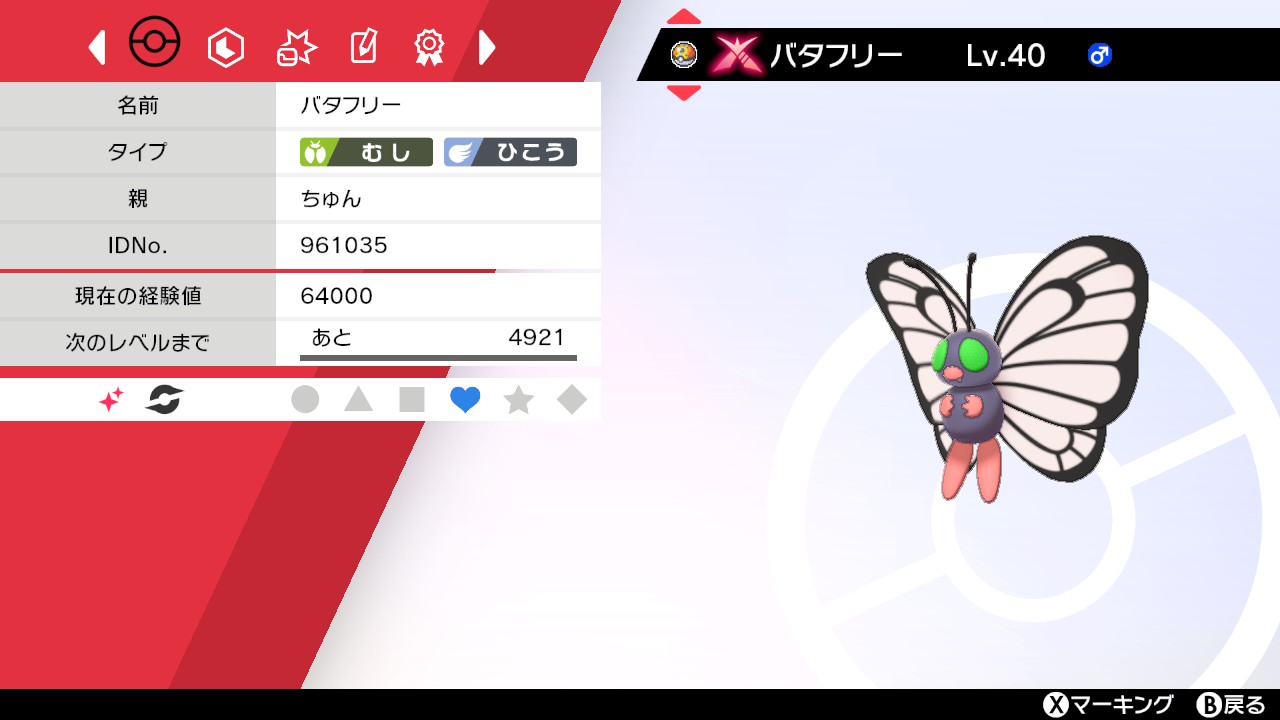Select the ひこう type label

tap(512, 151)
